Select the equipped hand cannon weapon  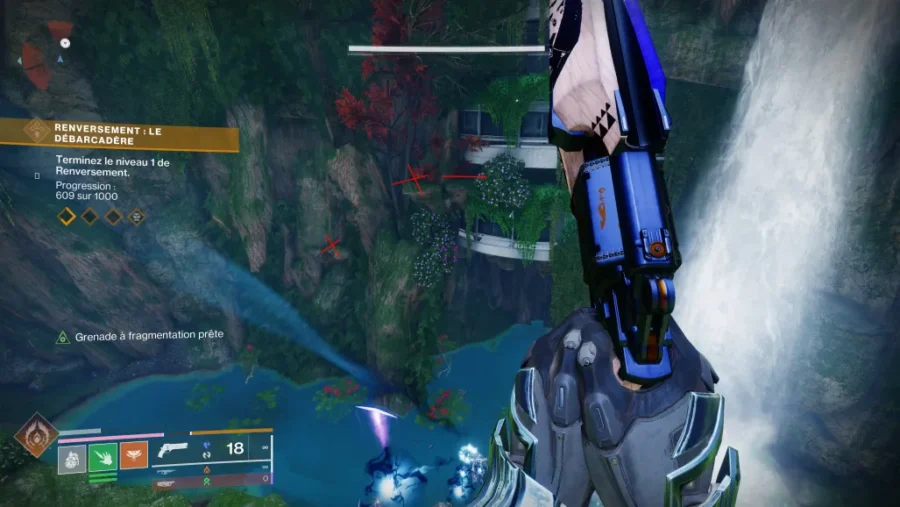(x=174, y=449)
